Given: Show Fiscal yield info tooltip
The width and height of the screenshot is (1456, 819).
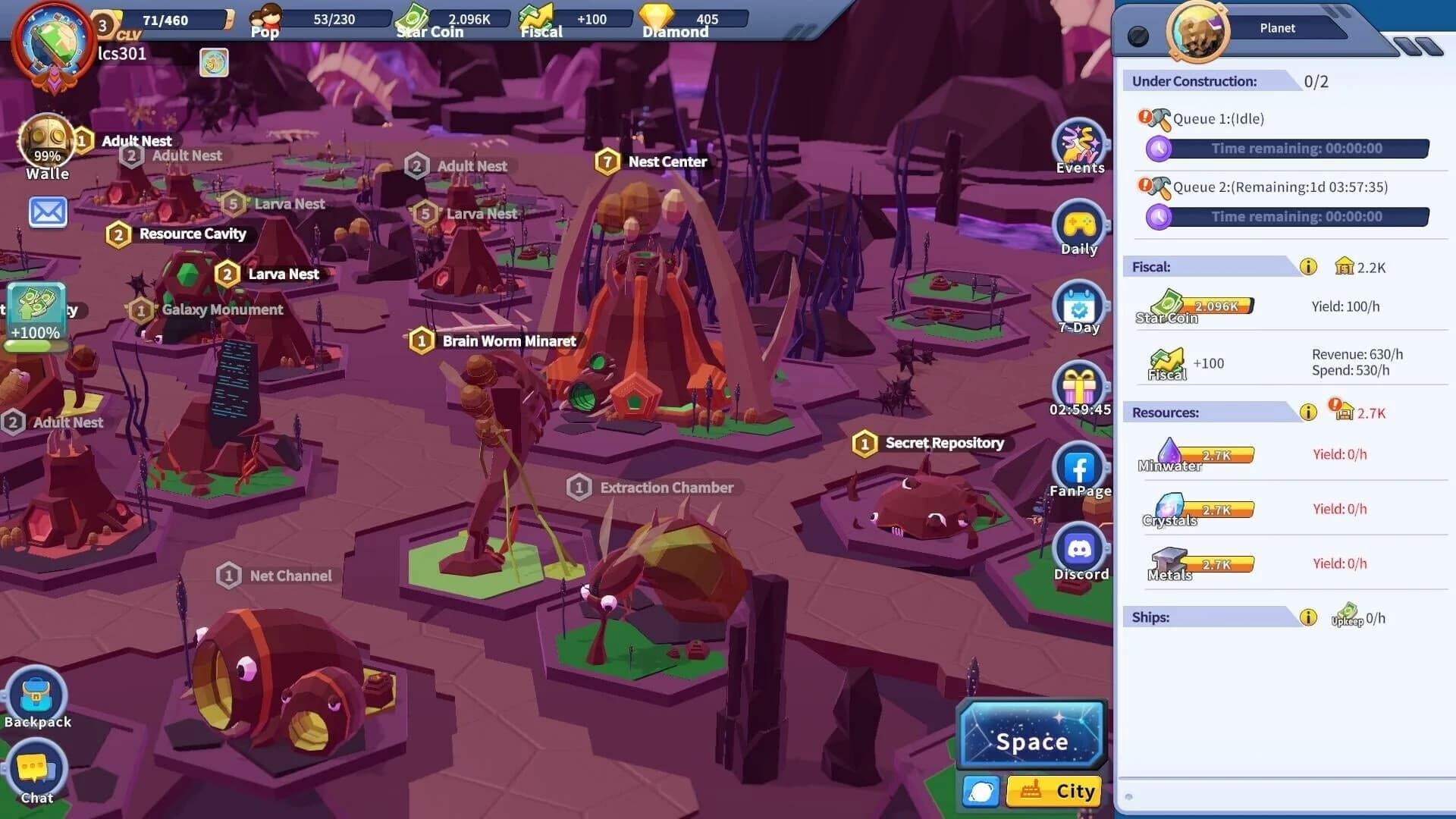Looking at the screenshot, I should click(1307, 265).
